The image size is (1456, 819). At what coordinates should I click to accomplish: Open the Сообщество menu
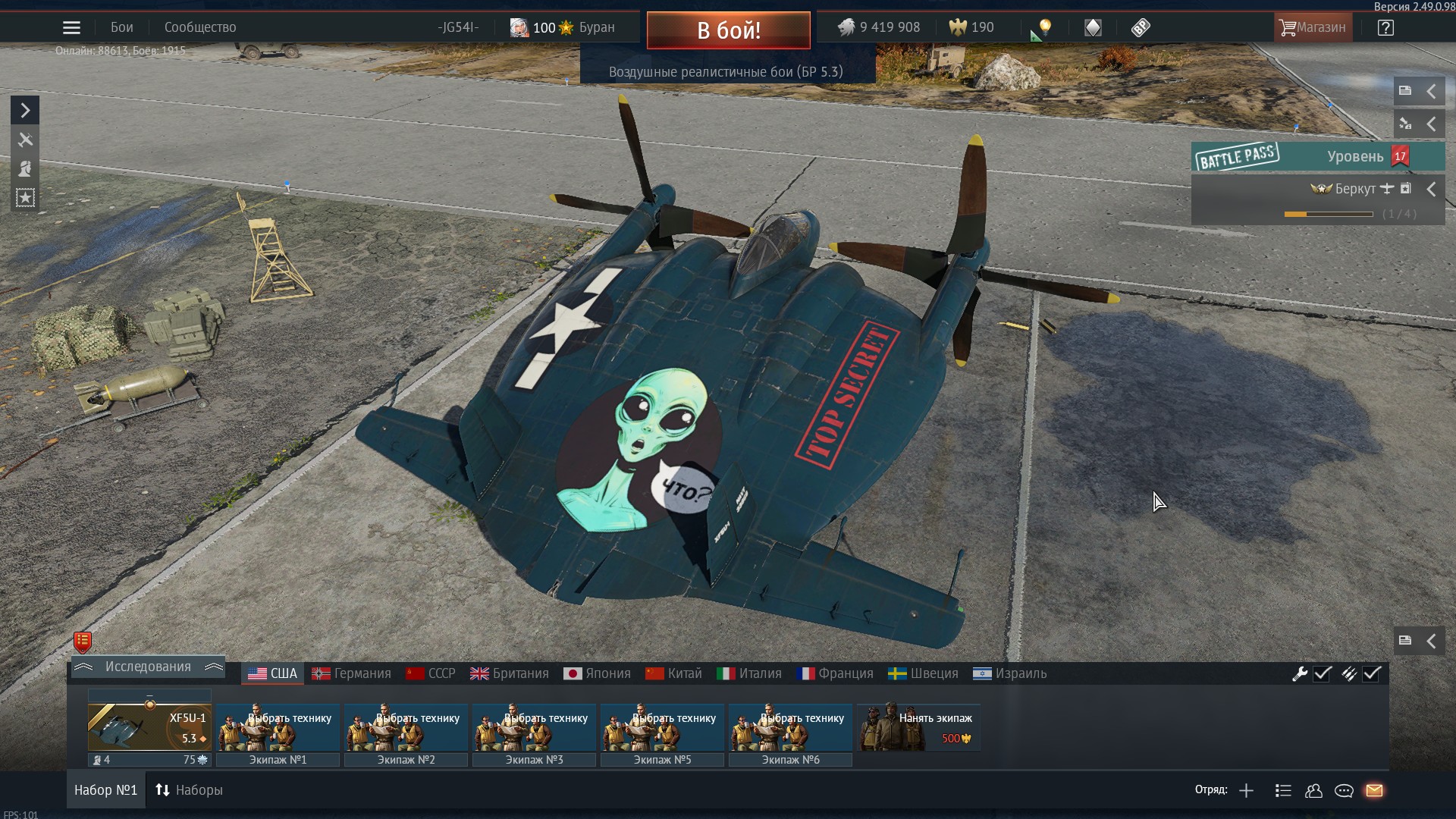coord(200,27)
